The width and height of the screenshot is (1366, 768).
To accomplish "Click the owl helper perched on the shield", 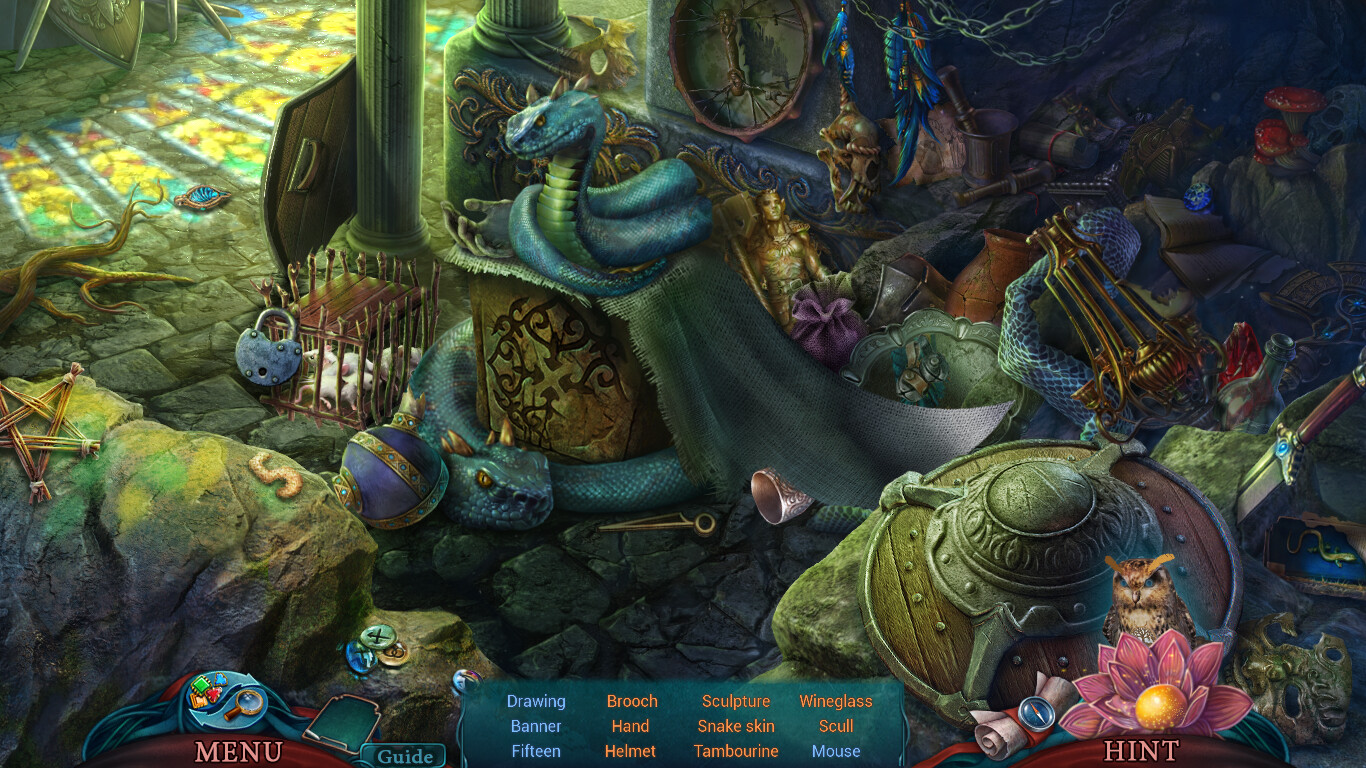I will (x=1144, y=596).
